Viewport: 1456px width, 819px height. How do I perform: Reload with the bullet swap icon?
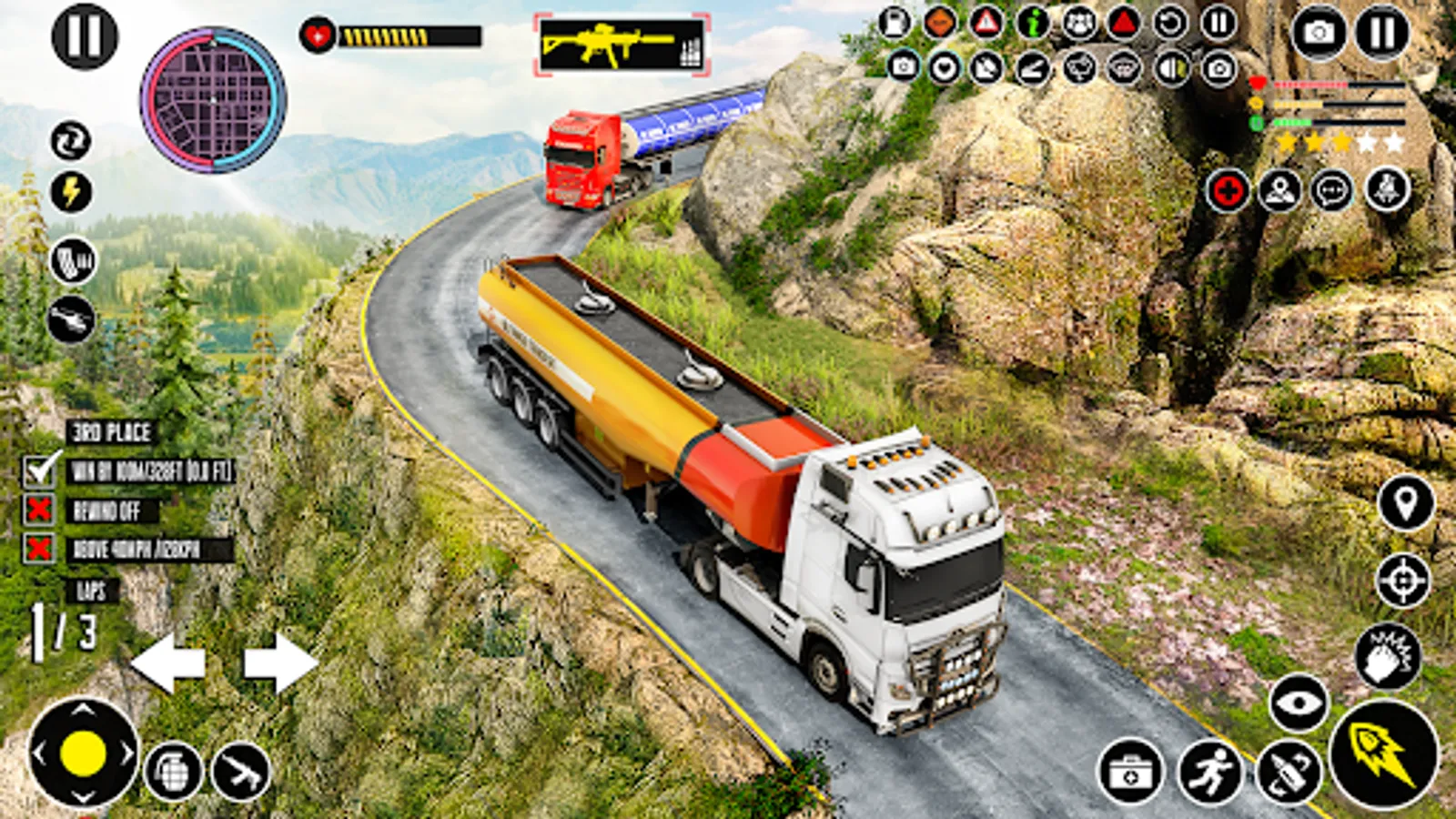pyautogui.click(x=1288, y=773)
